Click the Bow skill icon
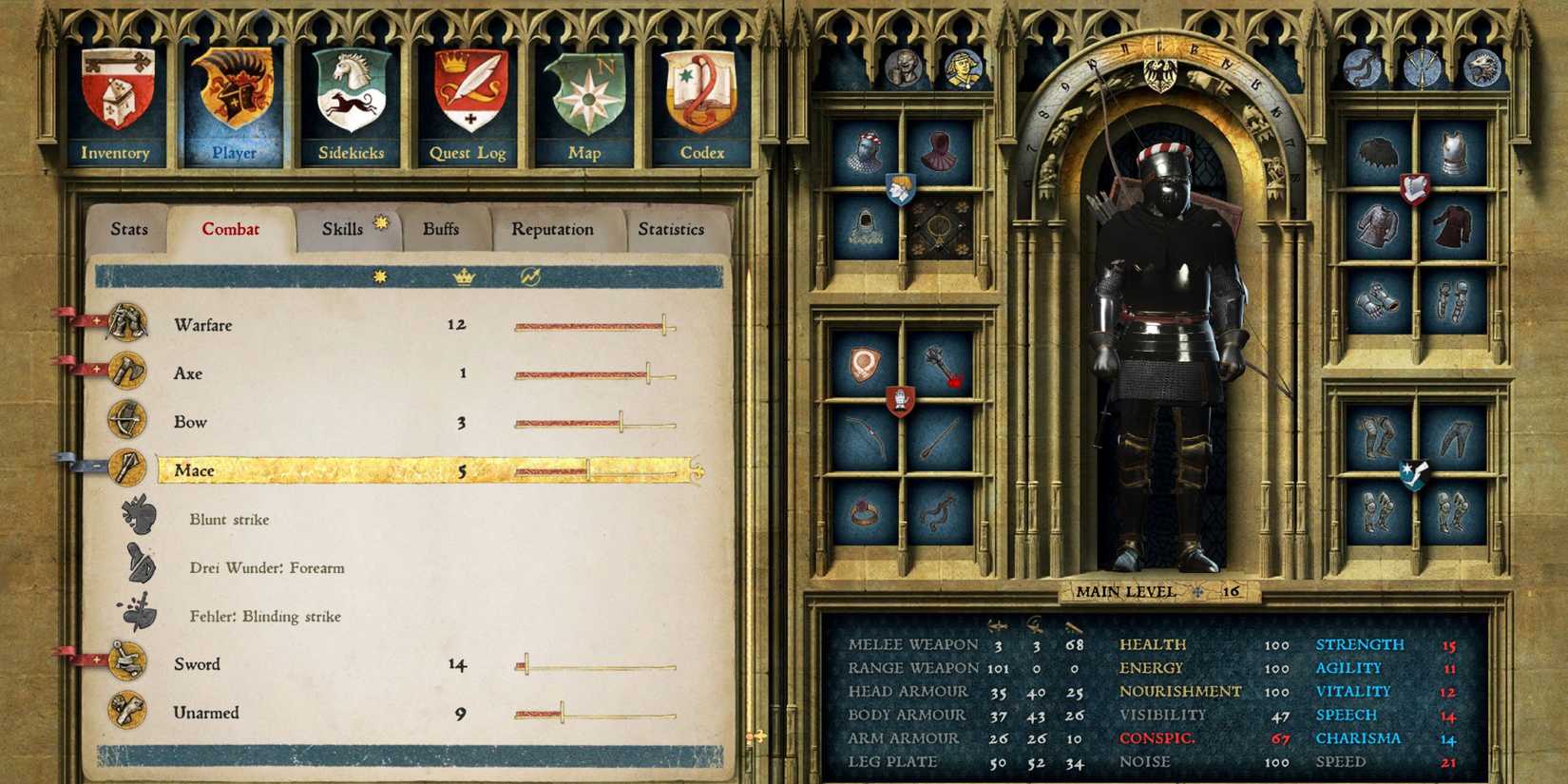Image resolution: width=1568 pixels, height=784 pixels. click(127, 421)
